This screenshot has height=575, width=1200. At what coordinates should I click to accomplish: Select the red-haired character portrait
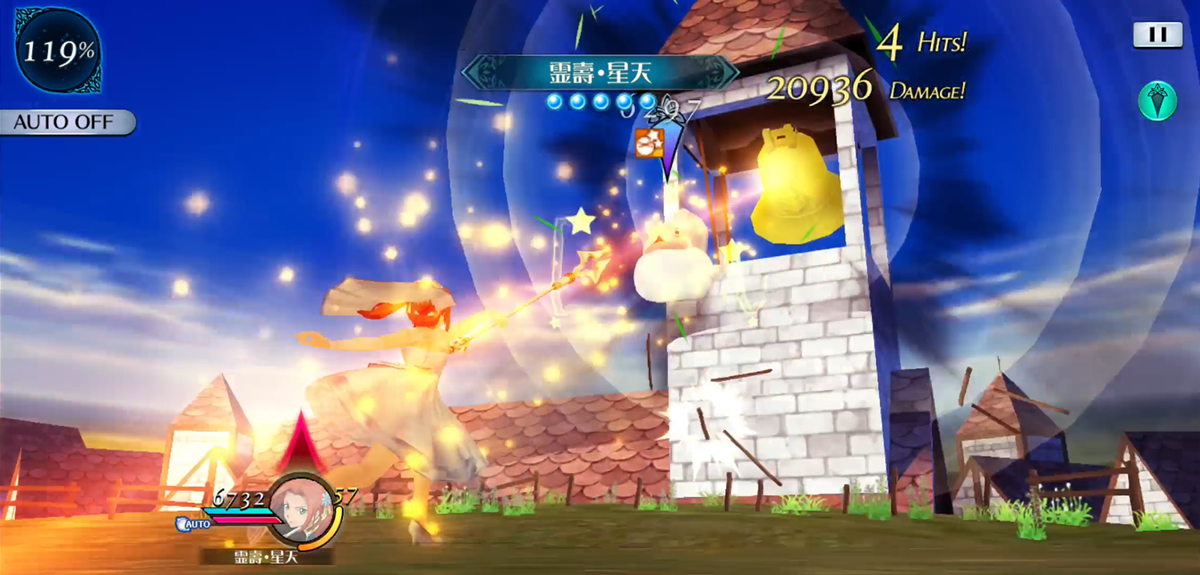pyautogui.click(x=297, y=506)
